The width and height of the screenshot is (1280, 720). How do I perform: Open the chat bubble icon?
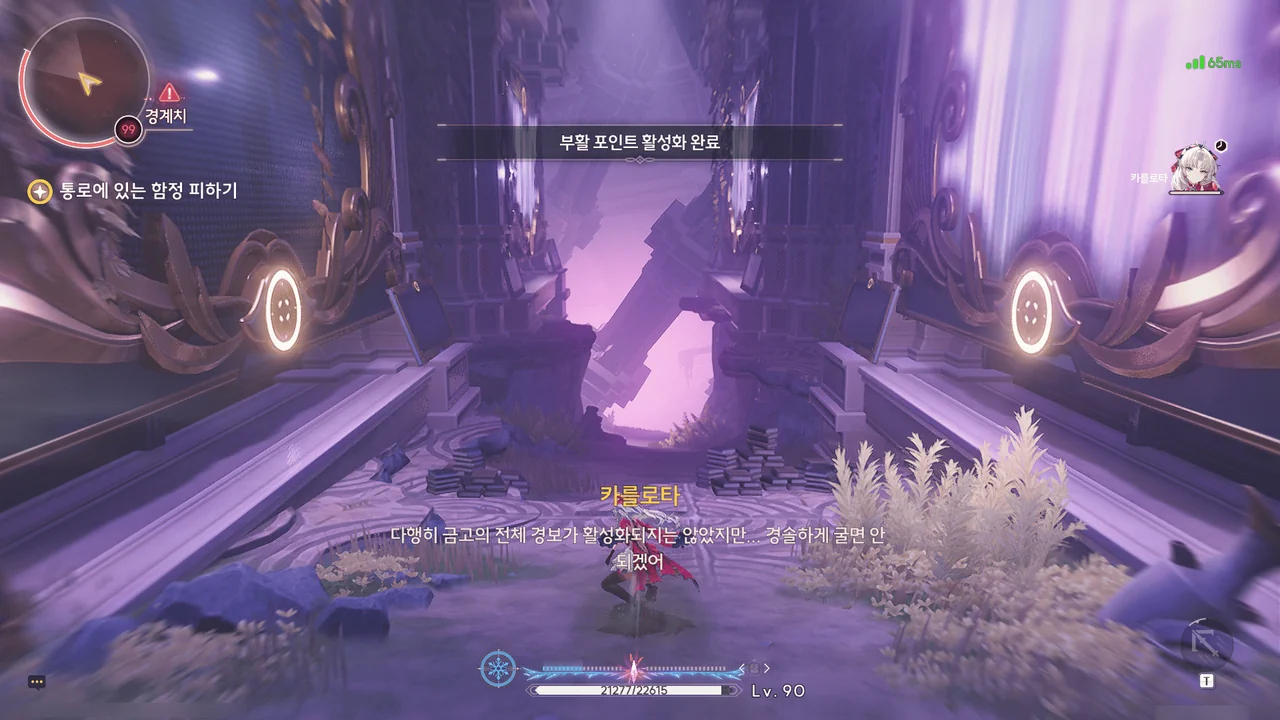click(37, 682)
